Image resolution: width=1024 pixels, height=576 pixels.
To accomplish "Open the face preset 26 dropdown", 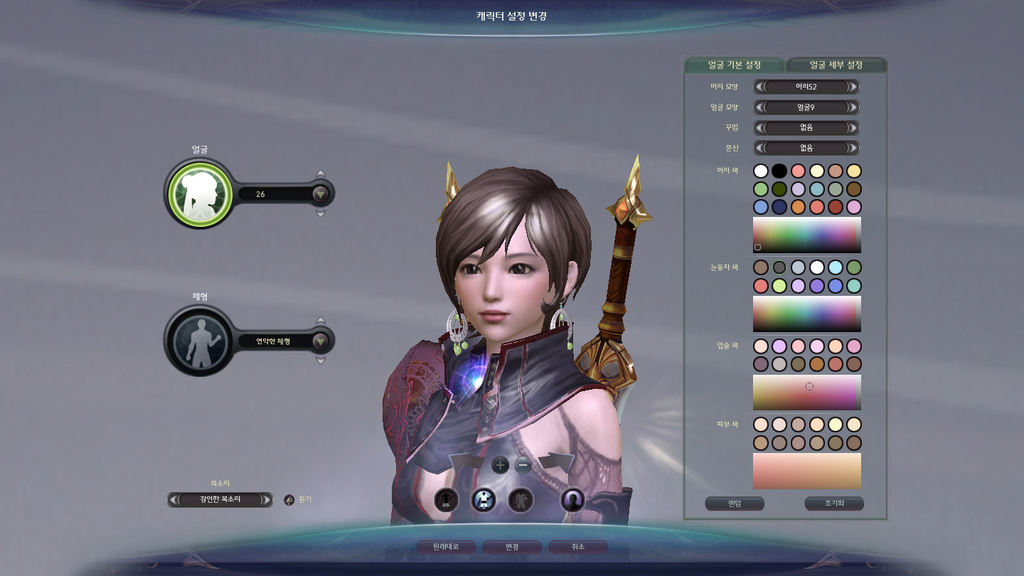I will click(x=320, y=194).
